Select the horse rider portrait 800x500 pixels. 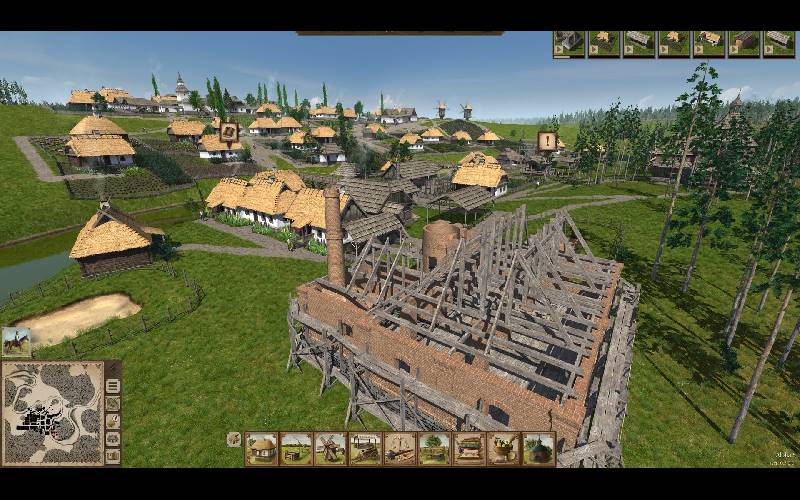coord(16,342)
